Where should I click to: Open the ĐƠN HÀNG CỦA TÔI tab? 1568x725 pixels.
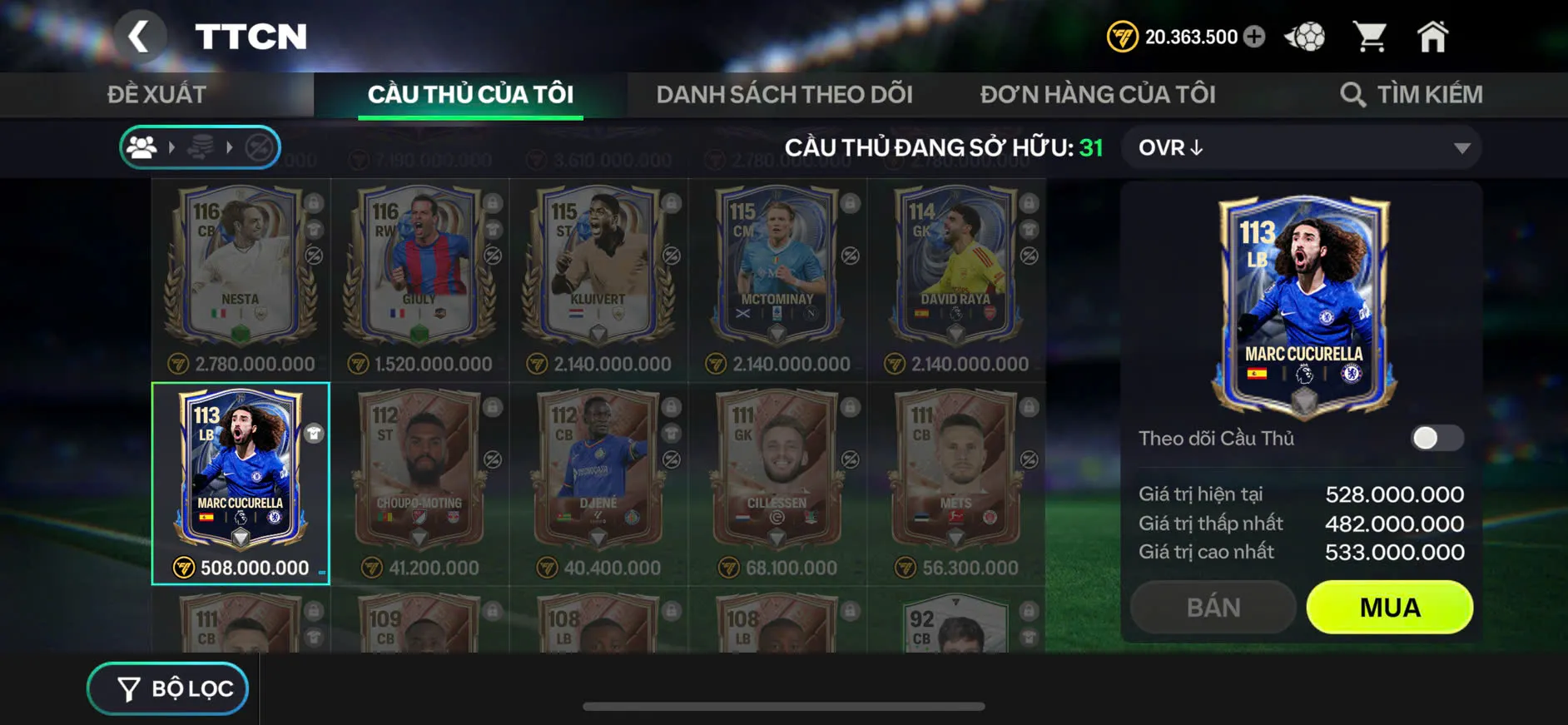(x=1098, y=93)
